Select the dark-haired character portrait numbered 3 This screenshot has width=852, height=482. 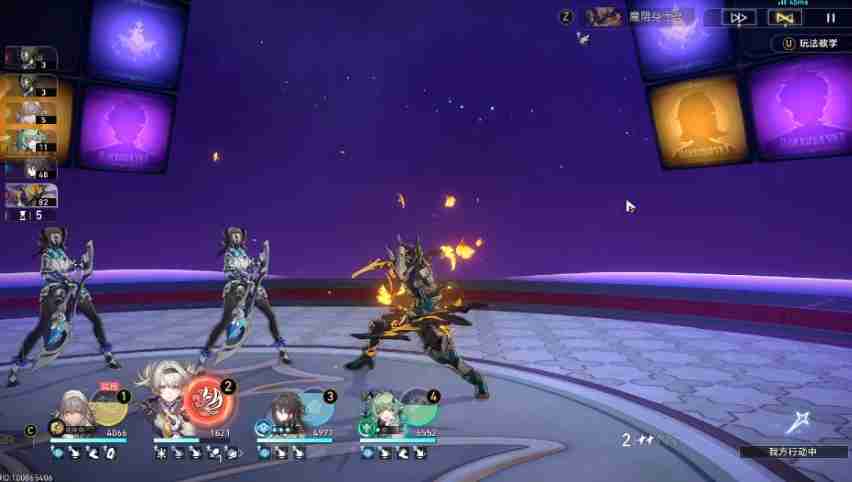pos(282,413)
